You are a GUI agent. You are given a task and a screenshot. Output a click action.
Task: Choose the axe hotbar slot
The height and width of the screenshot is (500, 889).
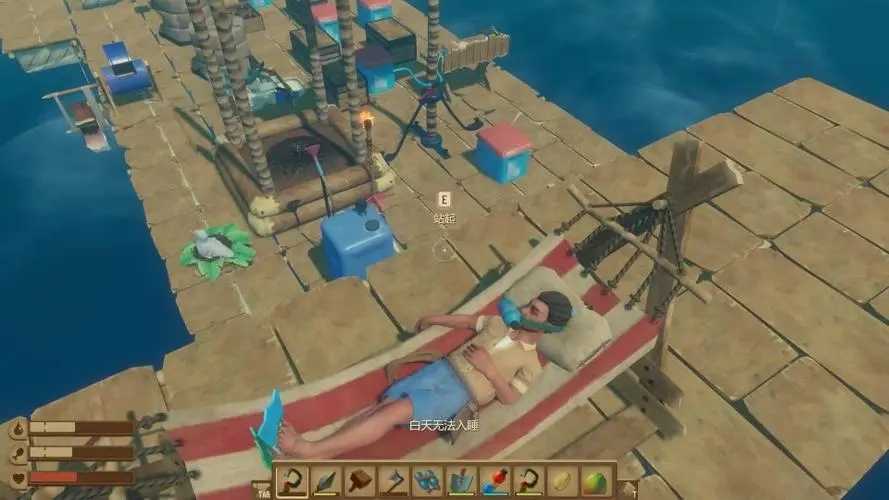pyautogui.click(x=393, y=481)
